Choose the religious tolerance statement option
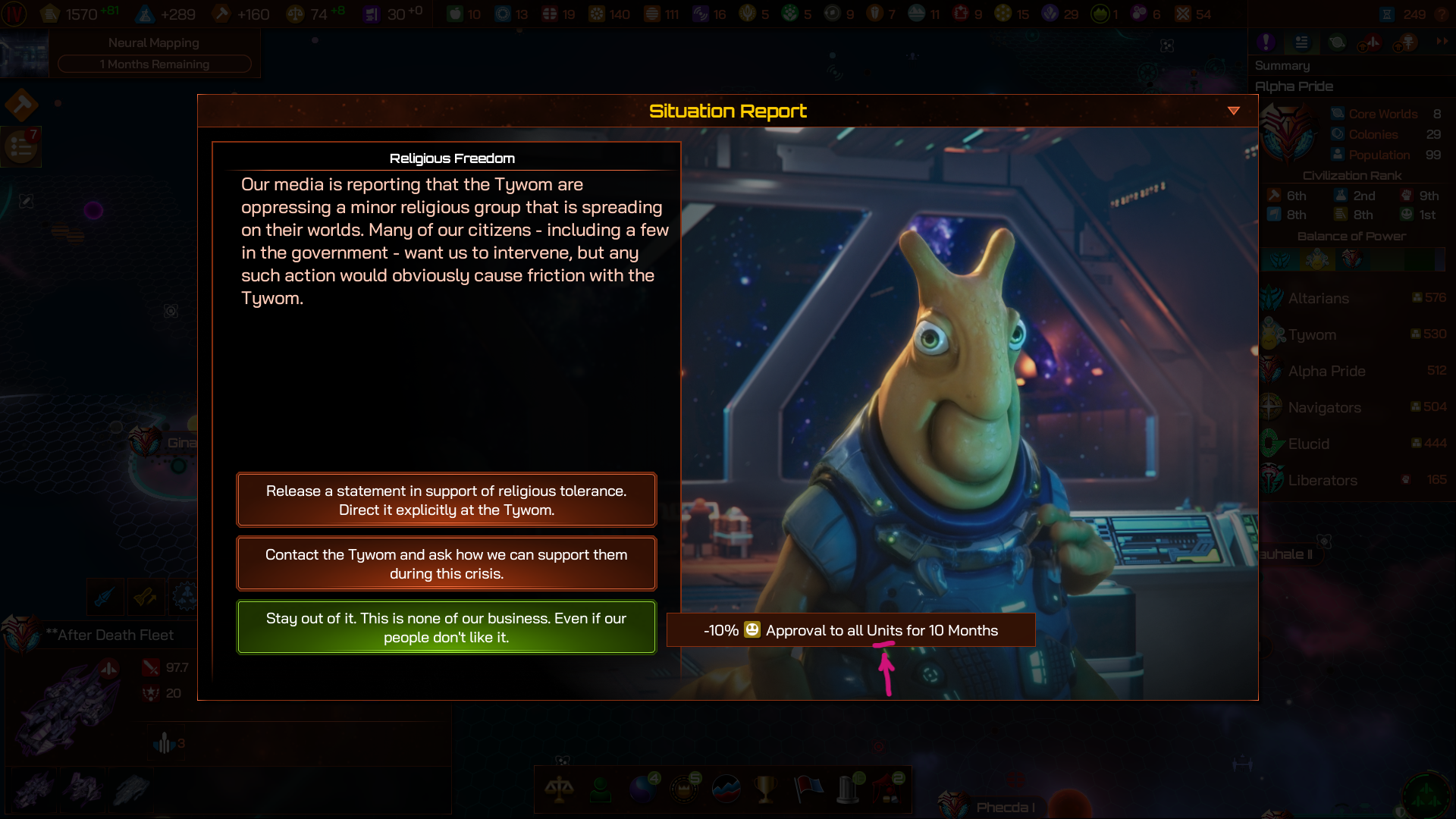This screenshot has width=1456, height=819. (446, 500)
